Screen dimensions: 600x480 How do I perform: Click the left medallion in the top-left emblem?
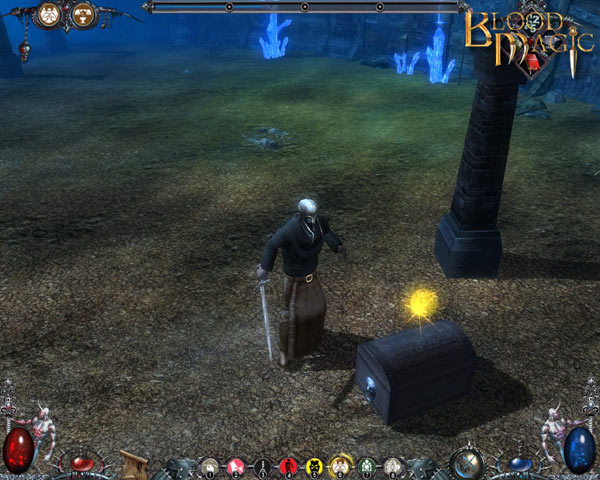tap(48, 15)
